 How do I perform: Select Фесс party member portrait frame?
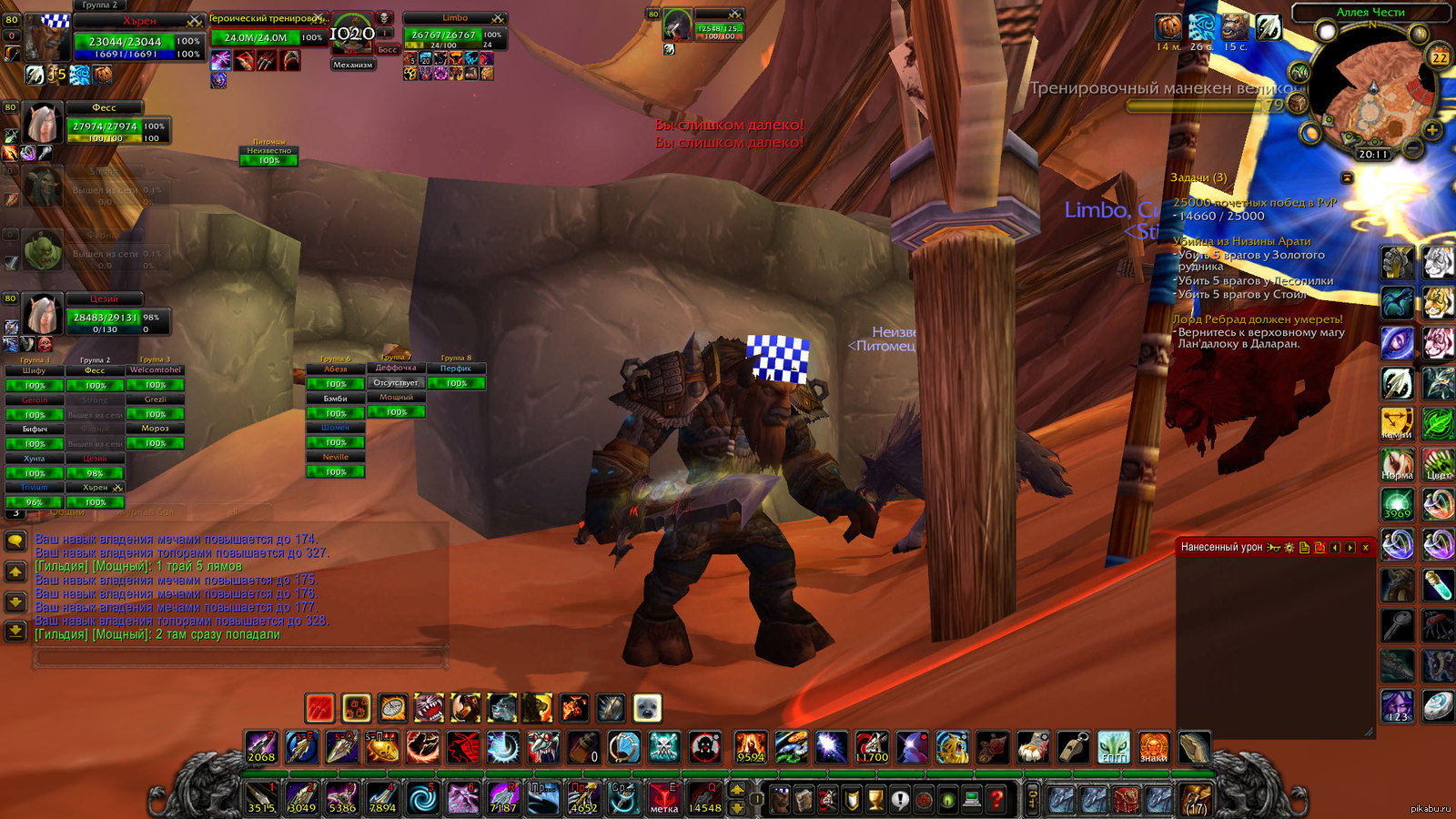42,124
